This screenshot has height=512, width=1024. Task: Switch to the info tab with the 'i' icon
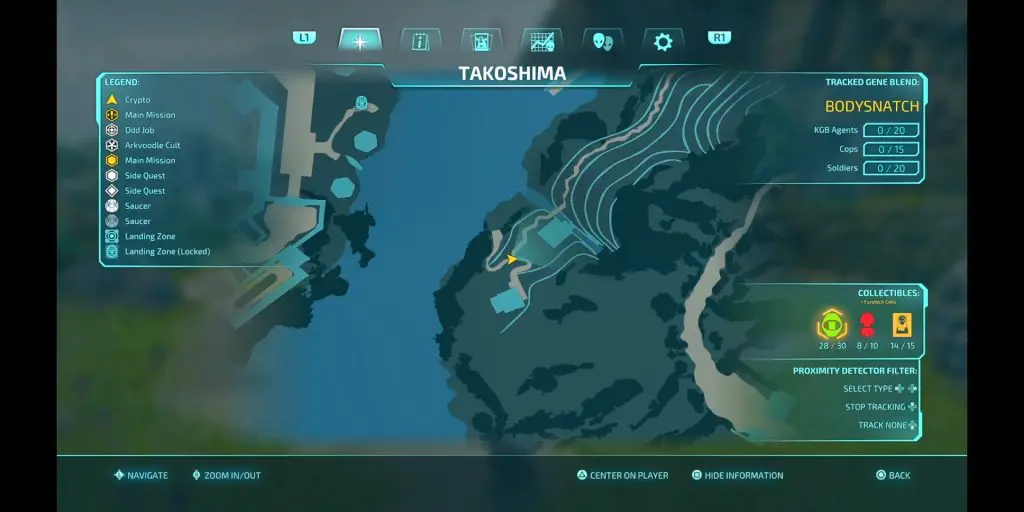pyautogui.click(x=420, y=41)
